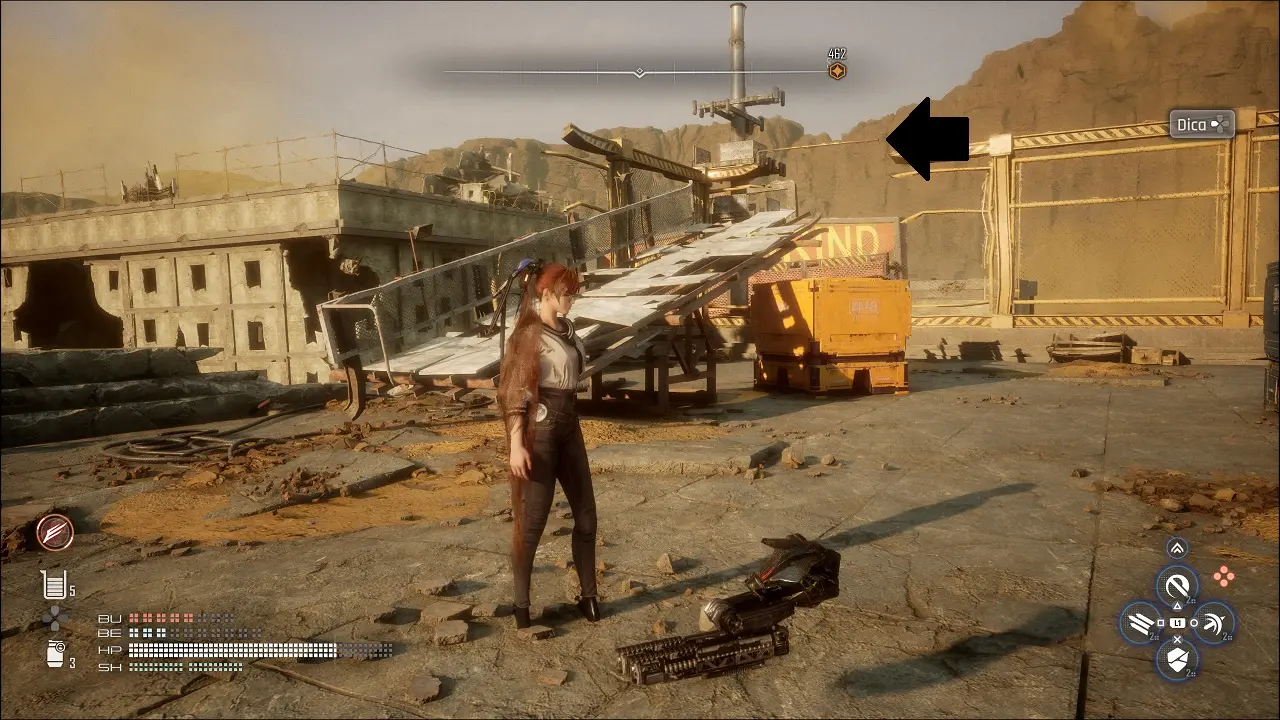Click the orange four-dot indicator
This screenshot has height=720, width=1280.
pyautogui.click(x=1223, y=575)
